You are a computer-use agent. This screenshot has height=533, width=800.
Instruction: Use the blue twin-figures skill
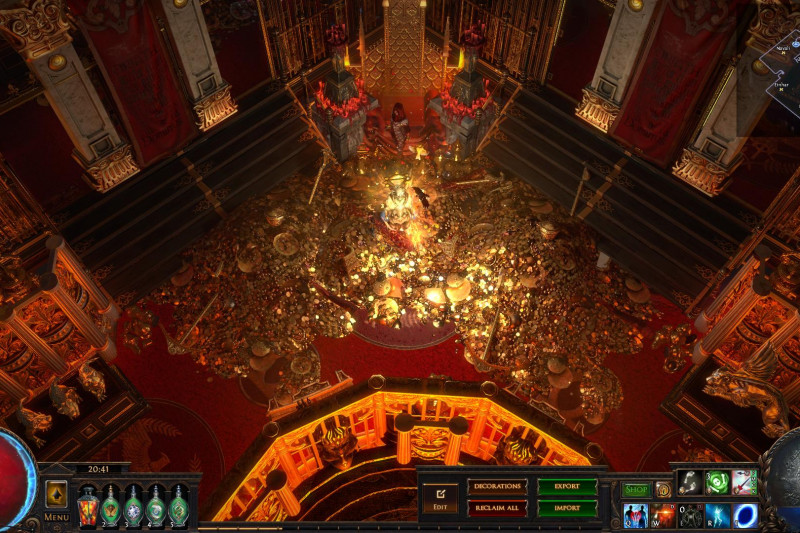coord(636,515)
